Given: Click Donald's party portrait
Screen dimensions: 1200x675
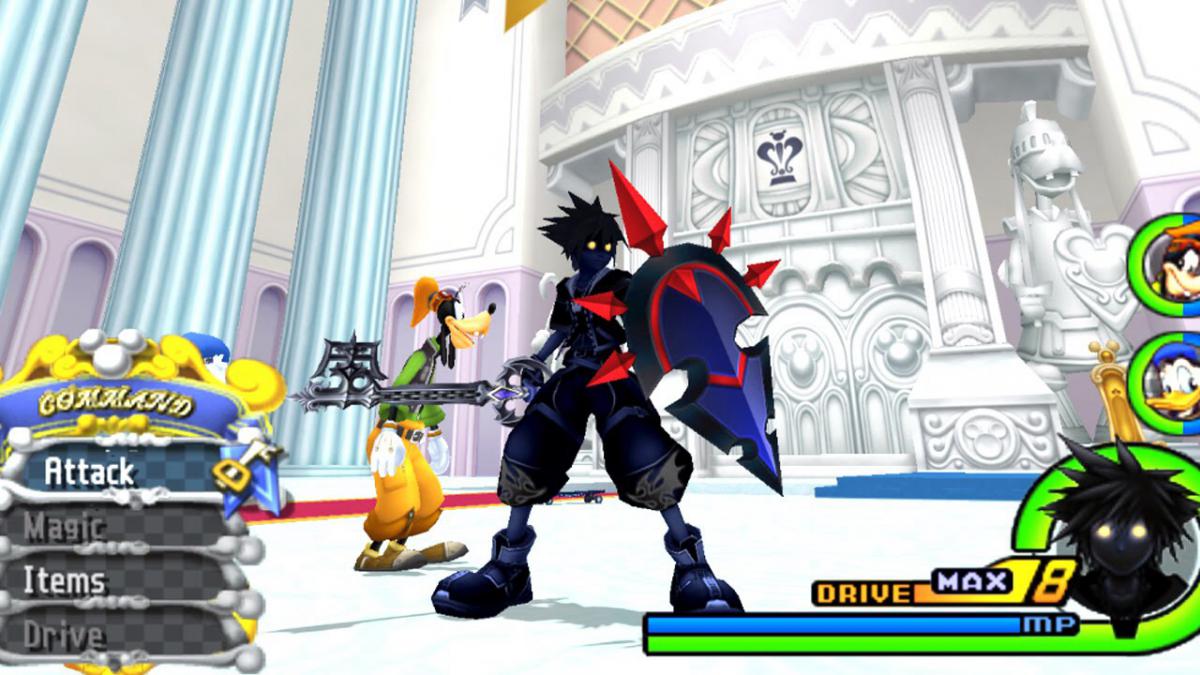Looking at the screenshot, I should click(x=1172, y=387).
